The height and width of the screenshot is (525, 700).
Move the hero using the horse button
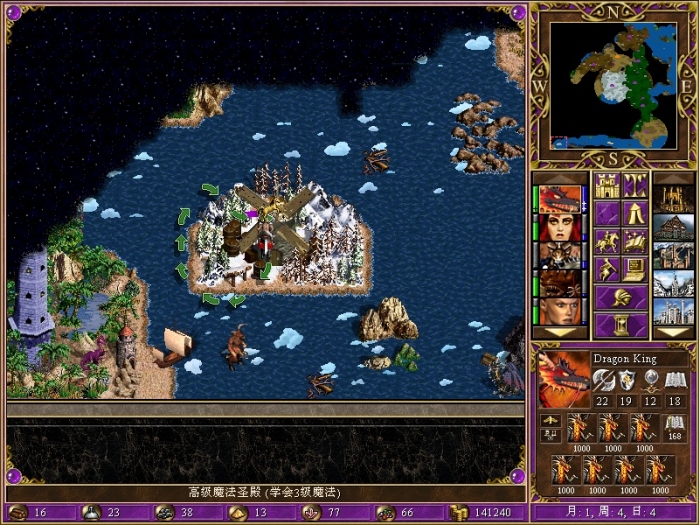pos(606,241)
